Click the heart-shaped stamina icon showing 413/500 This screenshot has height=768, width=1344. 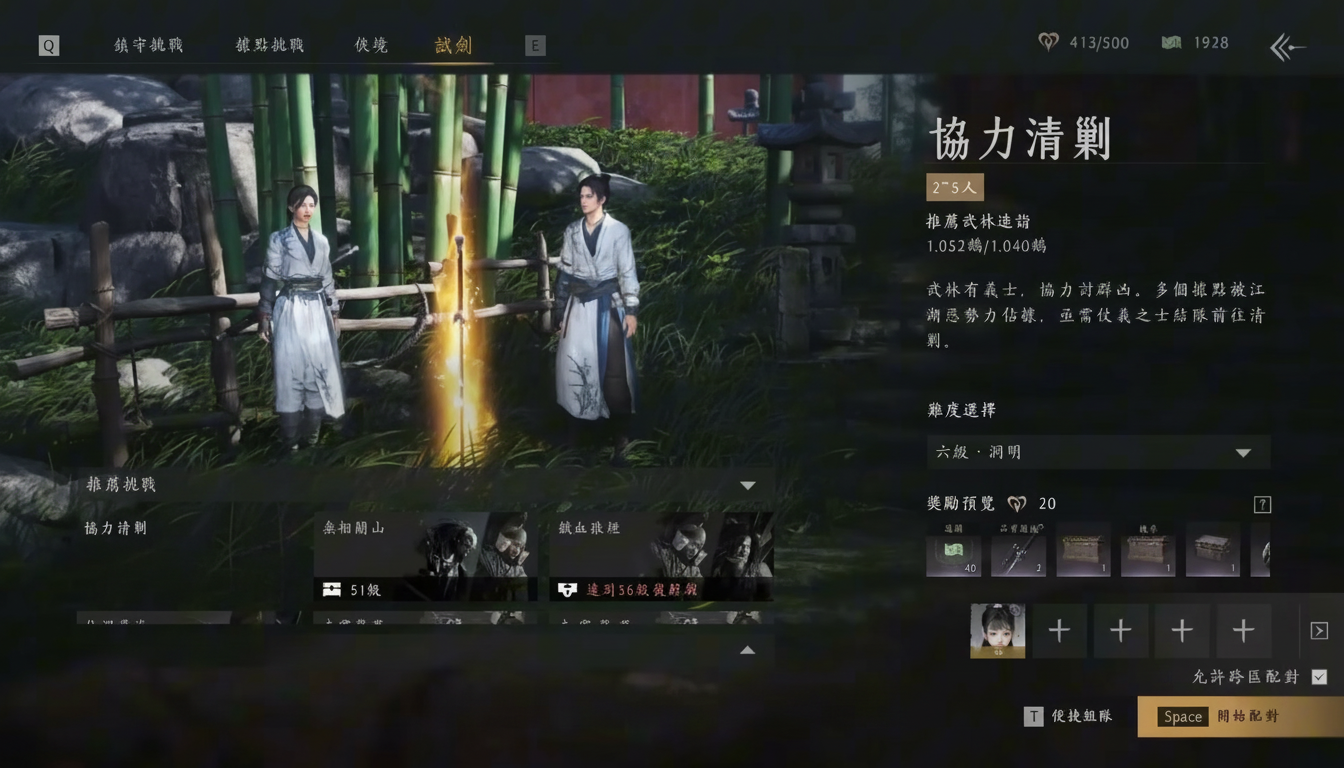1048,42
